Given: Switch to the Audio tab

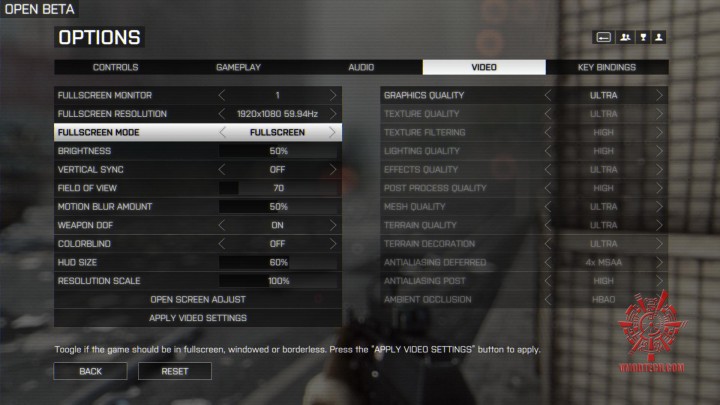Looking at the screenshot, I should pyautogui.click(x=361, y=68).
